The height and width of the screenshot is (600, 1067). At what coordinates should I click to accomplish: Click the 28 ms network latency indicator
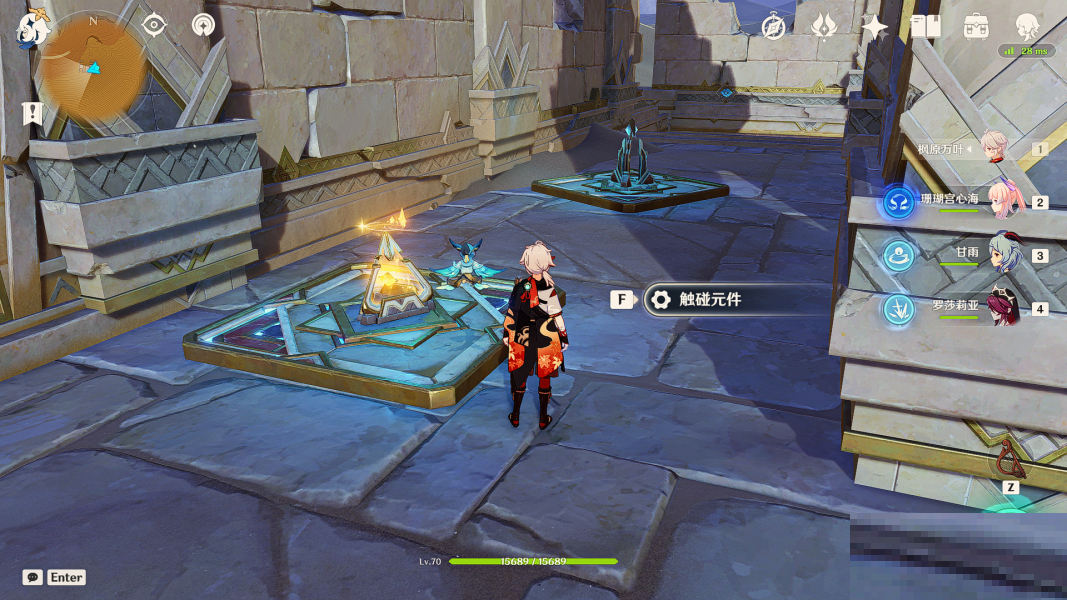(1026, 51)
